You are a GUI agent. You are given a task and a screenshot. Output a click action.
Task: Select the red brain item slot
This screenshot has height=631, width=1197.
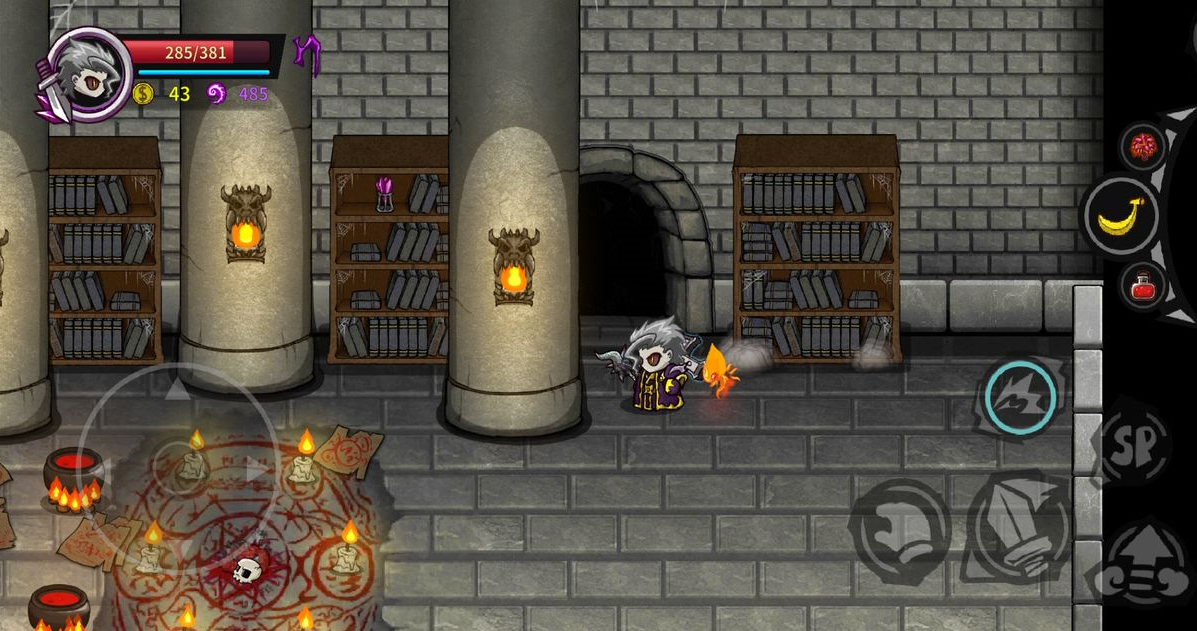[1143, 148]
